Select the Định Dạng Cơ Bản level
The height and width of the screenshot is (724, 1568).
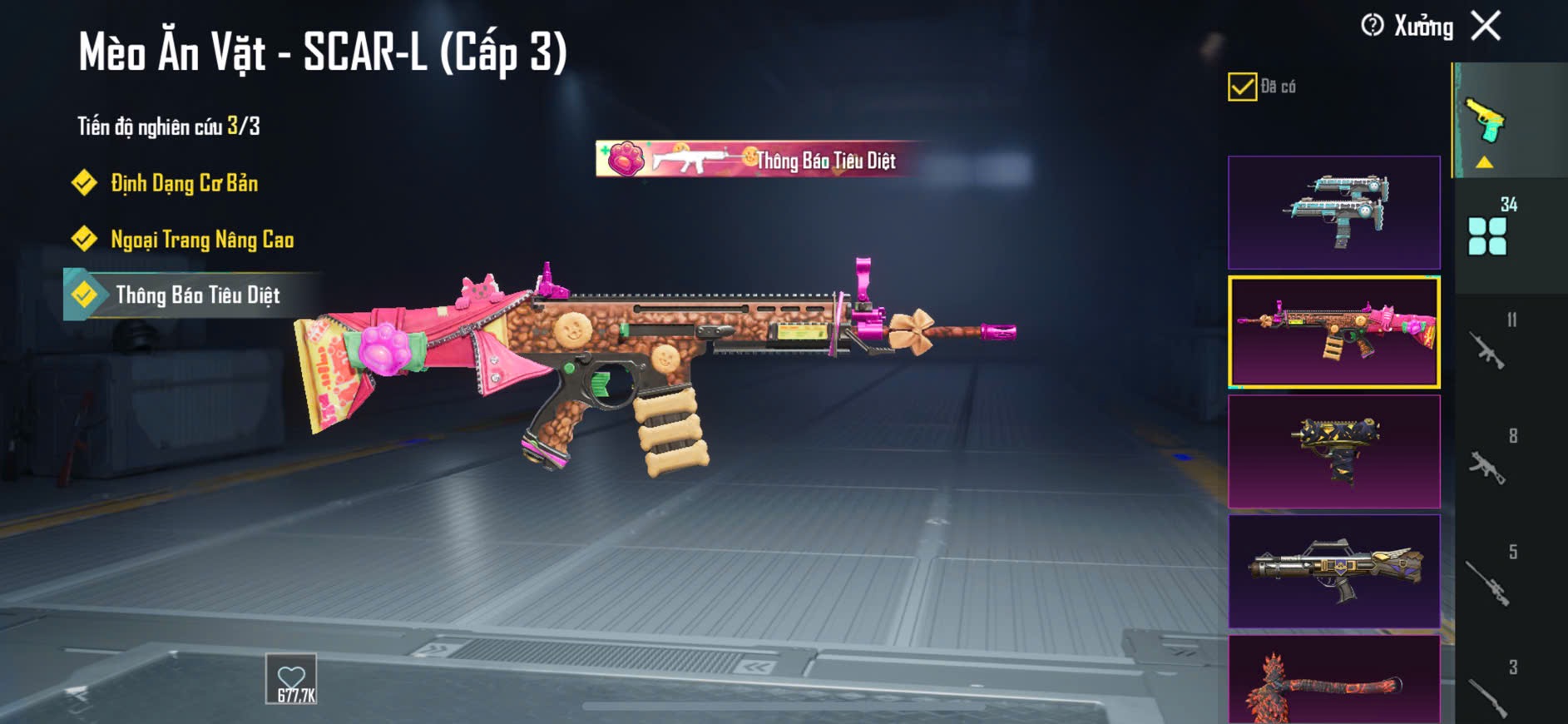pos(183,183)
